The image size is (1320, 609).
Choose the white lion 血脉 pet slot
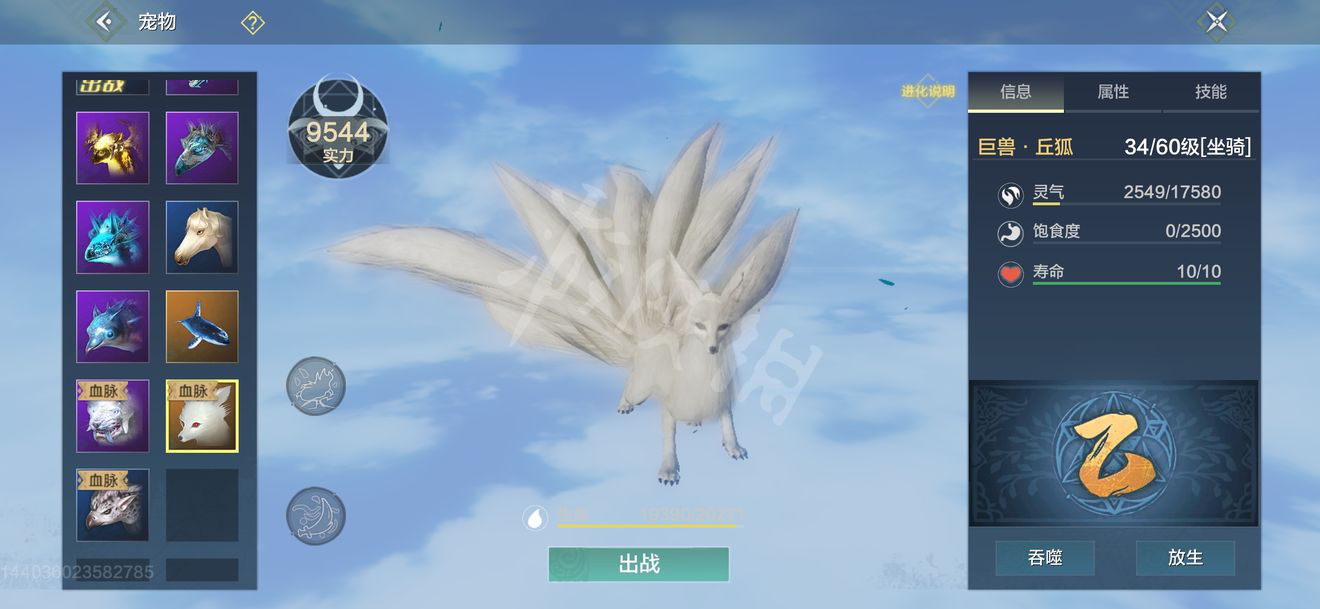click(x=113, y=416)
